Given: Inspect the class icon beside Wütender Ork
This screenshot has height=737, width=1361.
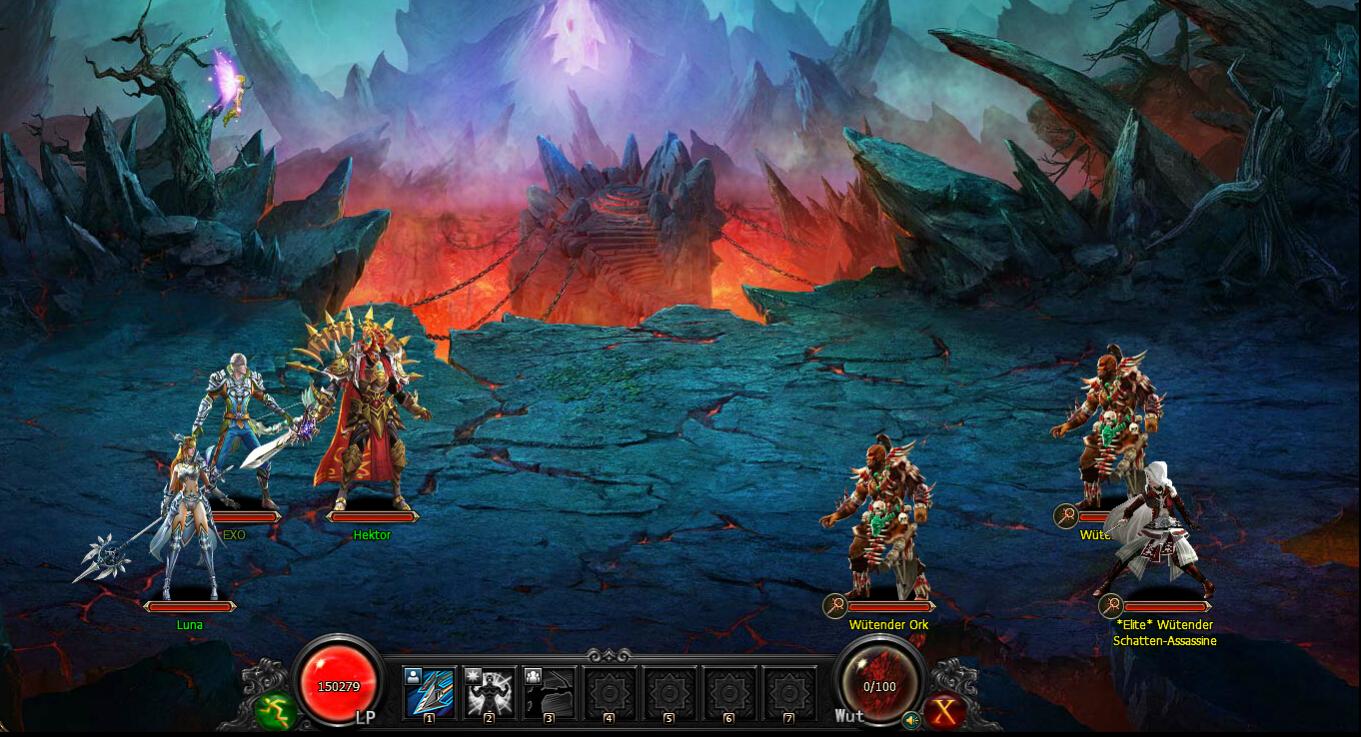Looking at the screenshot, I should (x=835, y=606).
